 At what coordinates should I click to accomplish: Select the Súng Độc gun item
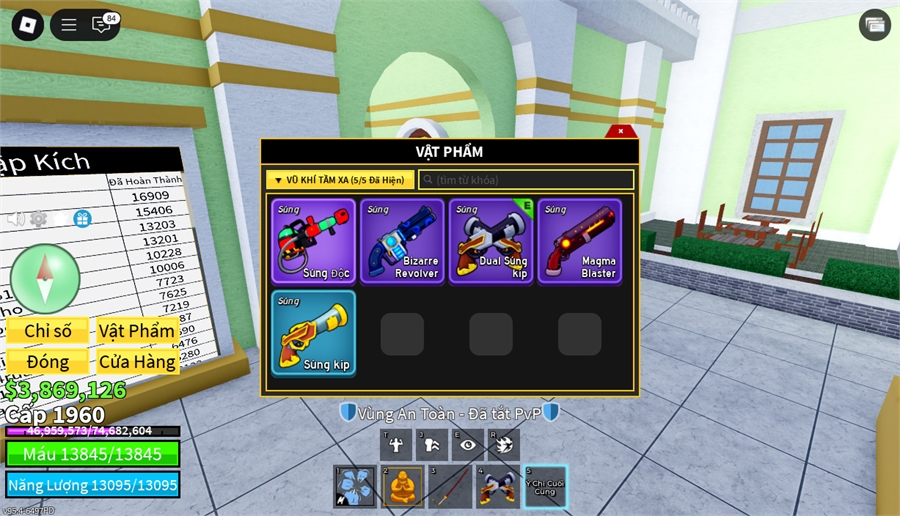click(314, 241)
